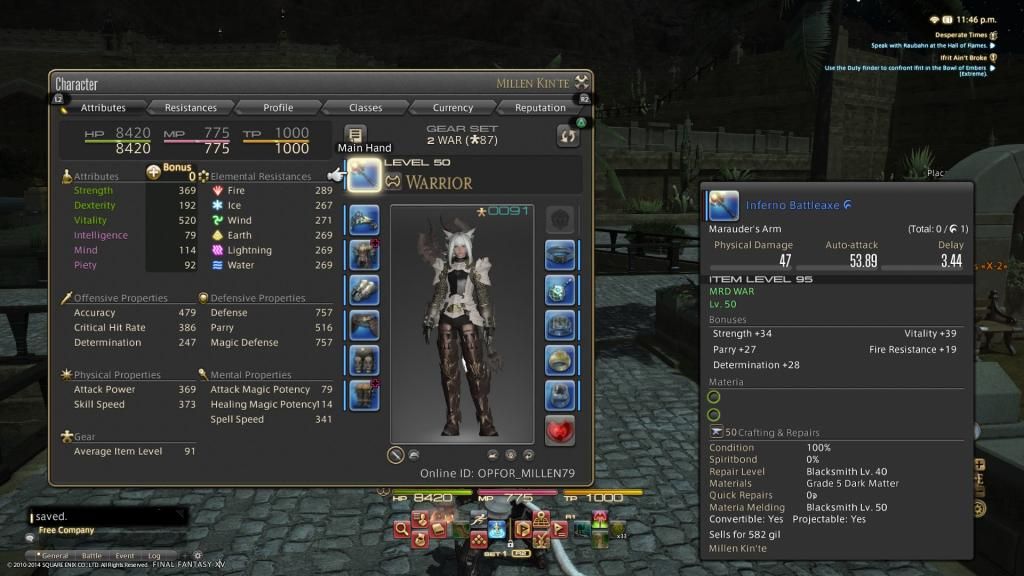
Task: Go to the Currency tab
Action: pos(452,108)
